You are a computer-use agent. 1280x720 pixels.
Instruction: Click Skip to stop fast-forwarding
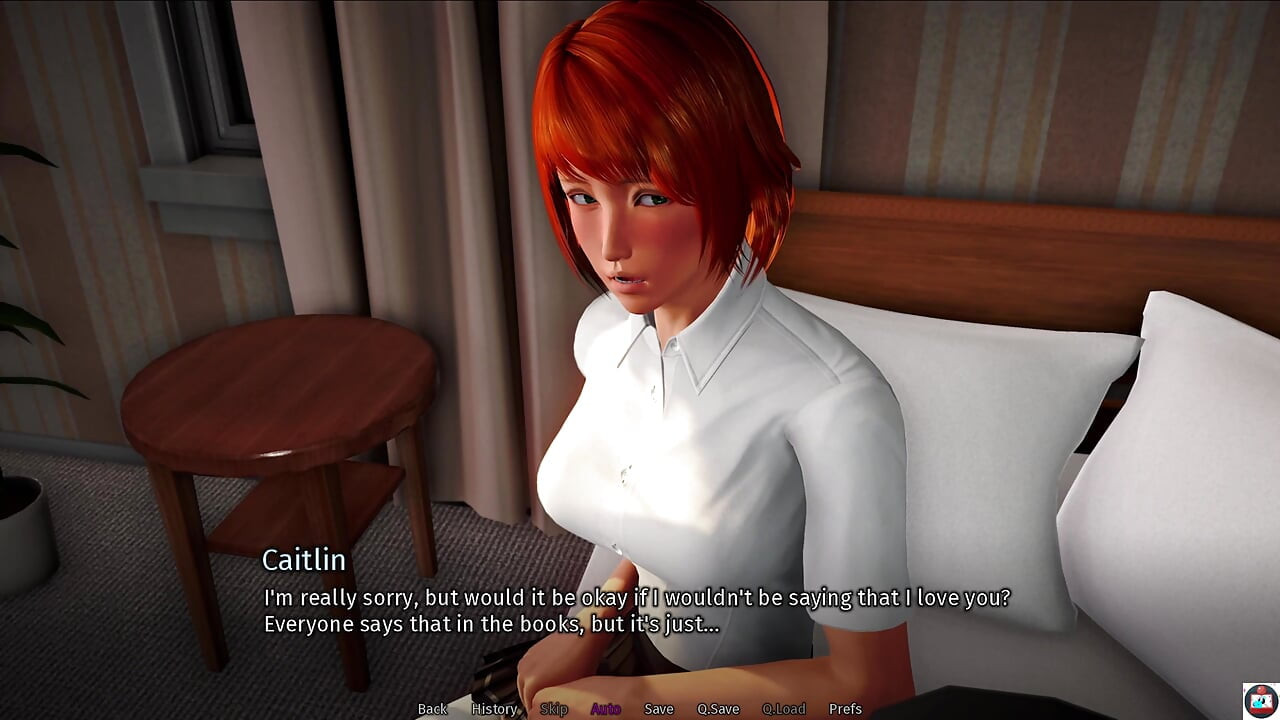(553, 708)
